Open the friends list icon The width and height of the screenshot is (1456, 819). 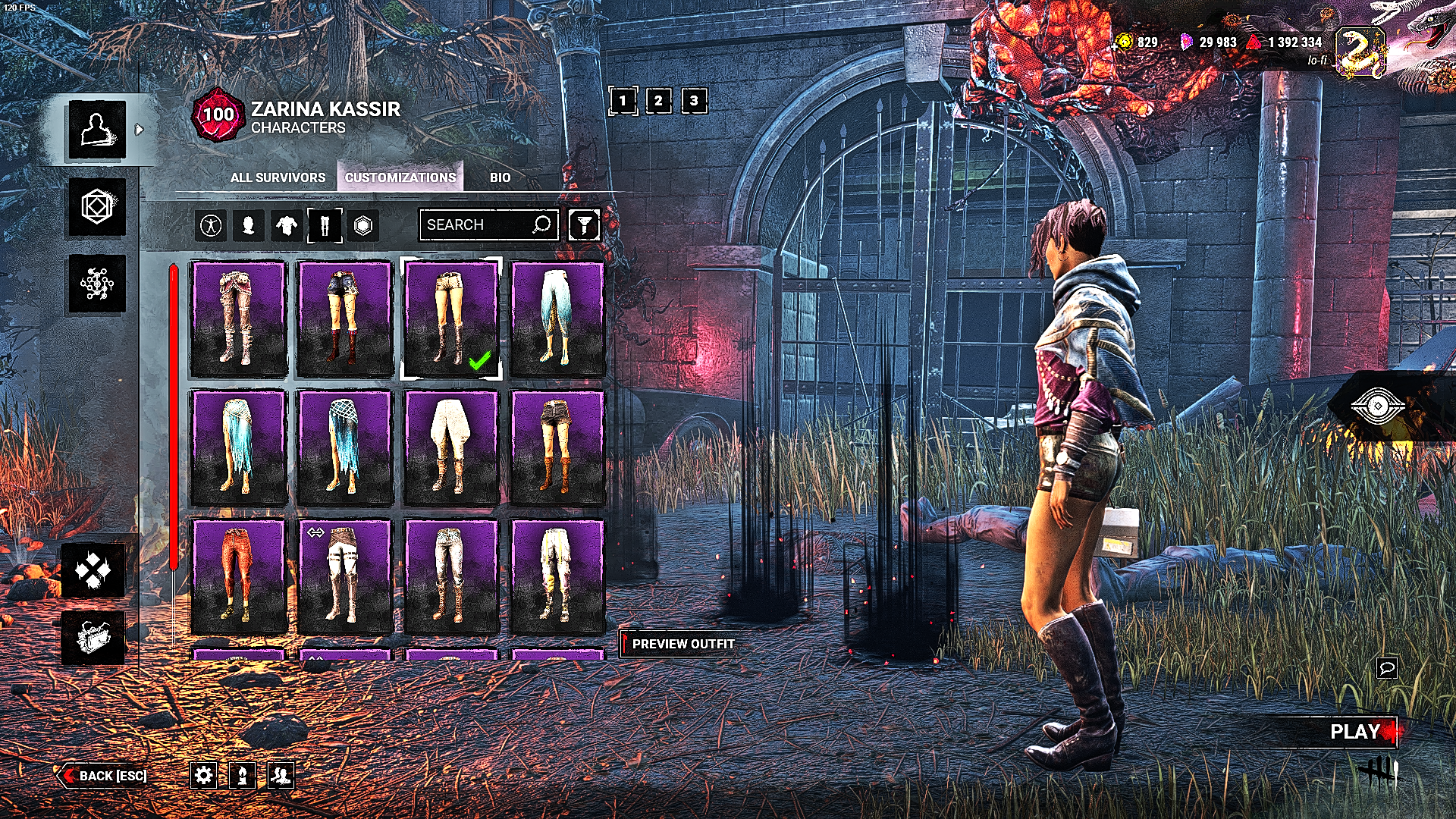[x=281, y=776]
